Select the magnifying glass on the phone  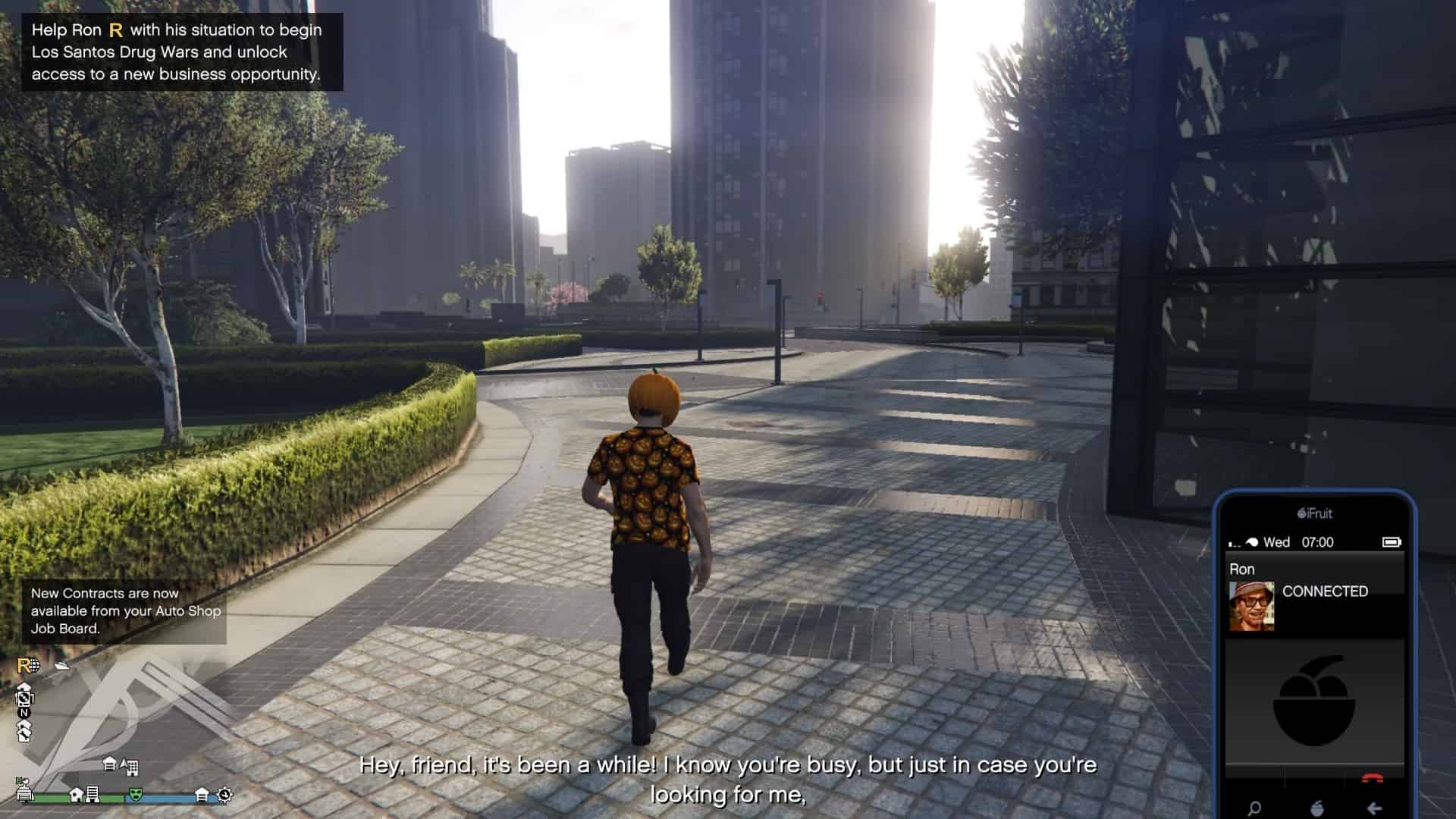[x=1254, y=808]
